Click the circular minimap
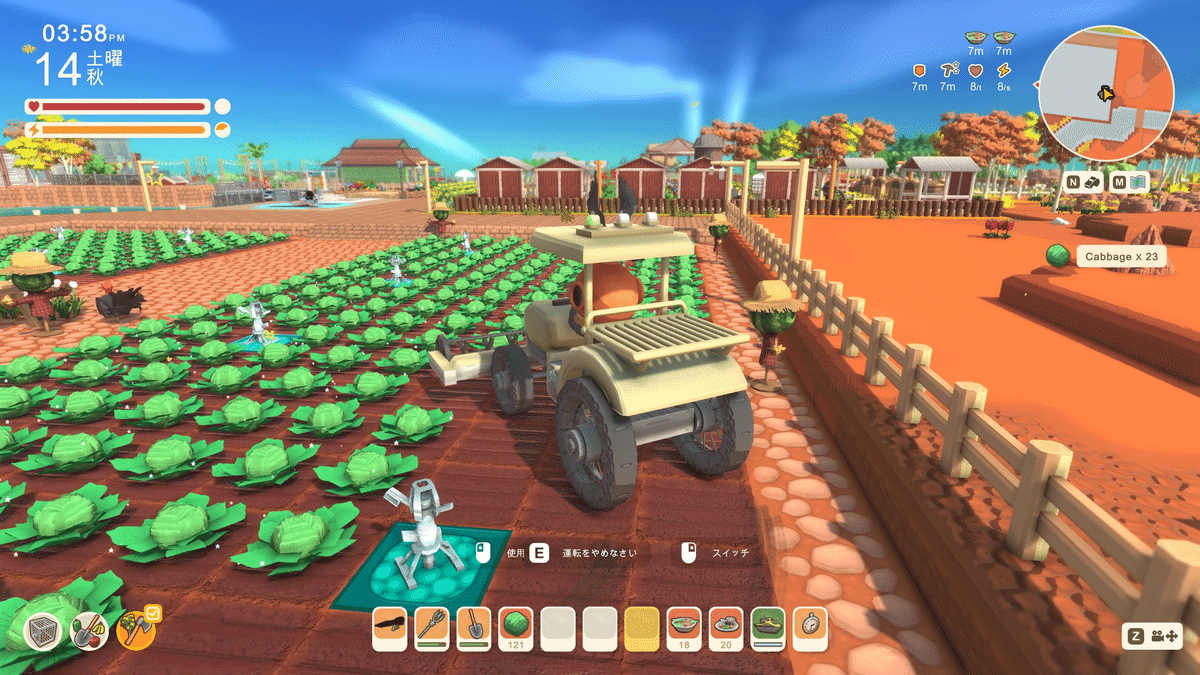 point(1105,93)
